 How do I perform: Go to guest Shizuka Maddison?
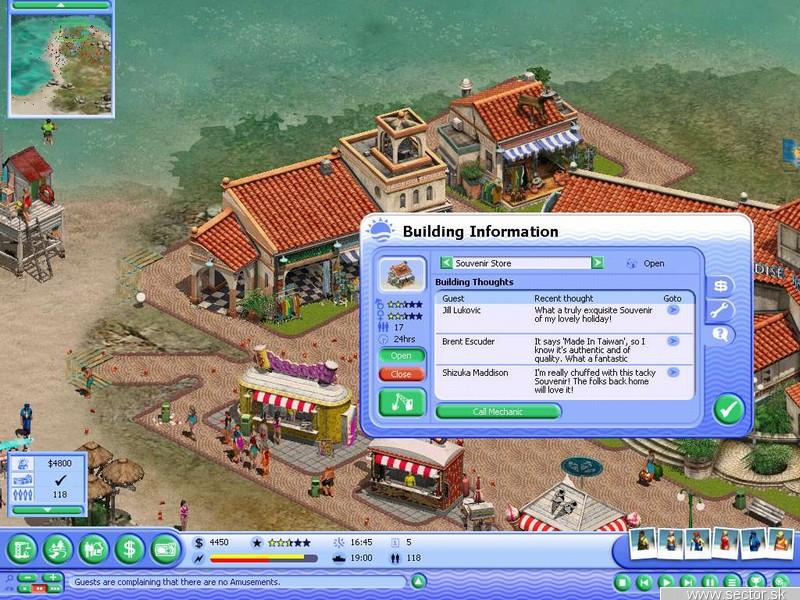(x=673, y=374)
